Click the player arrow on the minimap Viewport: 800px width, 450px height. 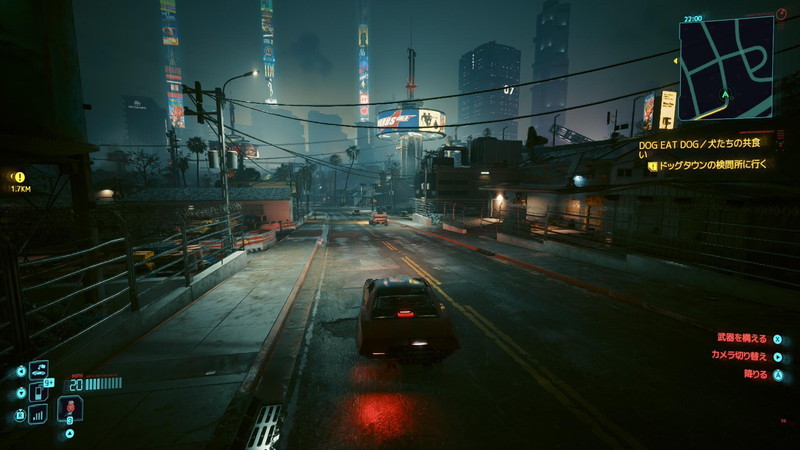click(x=726, y=97)
